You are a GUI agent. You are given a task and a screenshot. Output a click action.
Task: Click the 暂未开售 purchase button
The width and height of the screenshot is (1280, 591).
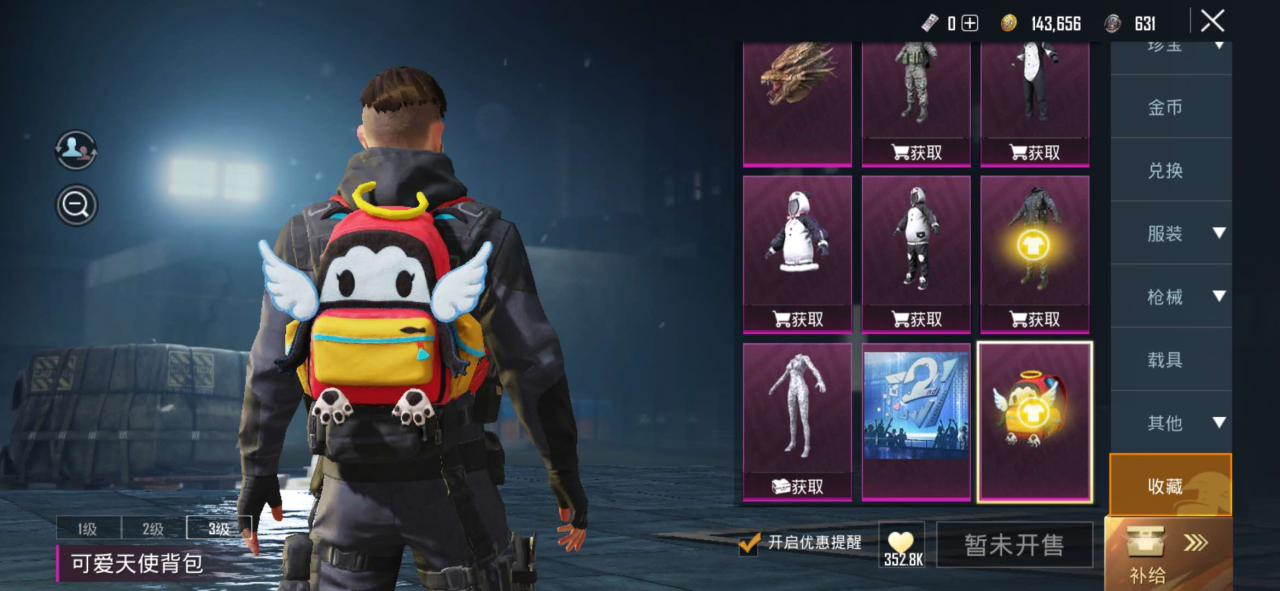point(1014,545)
